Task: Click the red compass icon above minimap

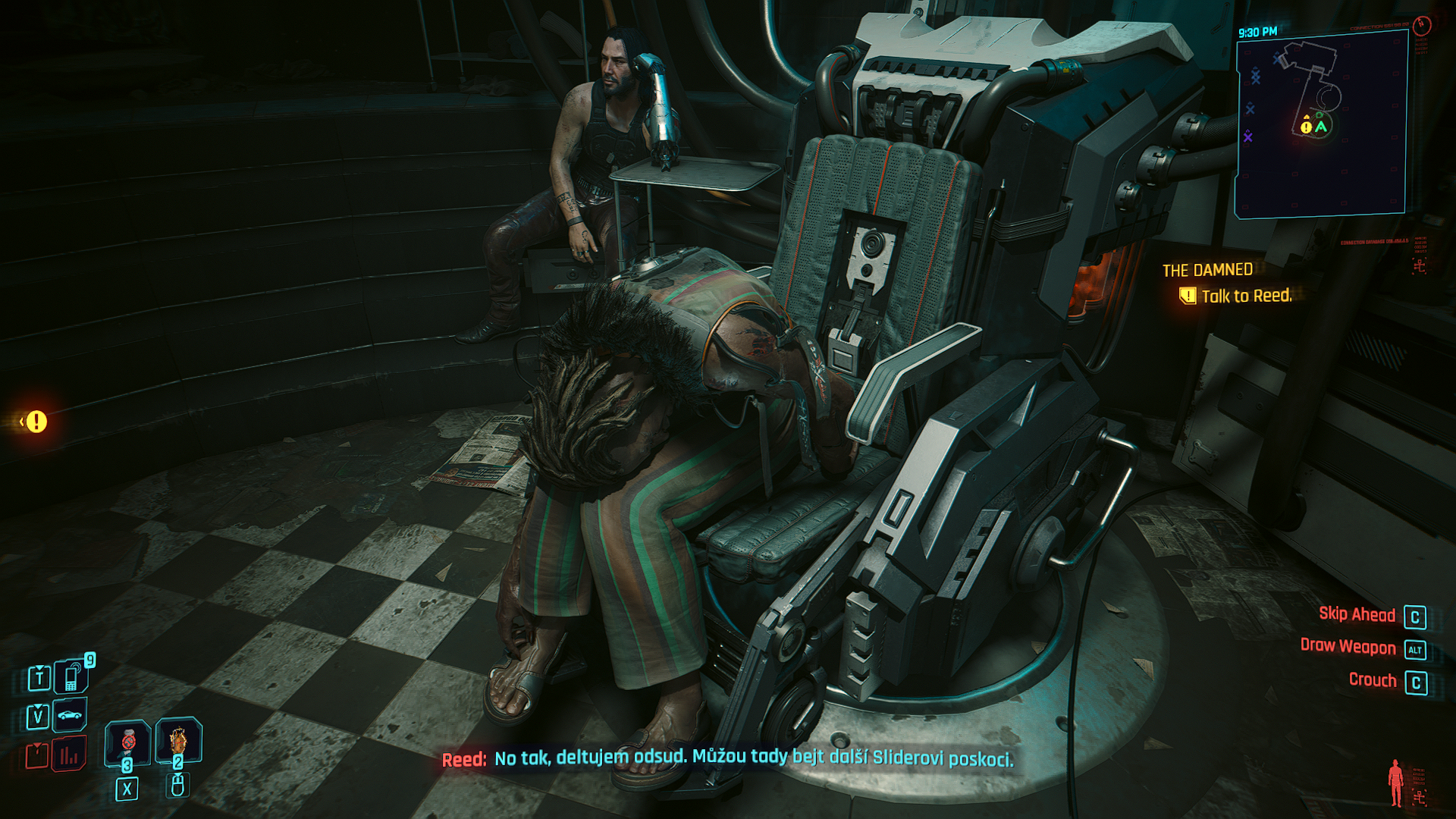Action: coord(1422,25)
